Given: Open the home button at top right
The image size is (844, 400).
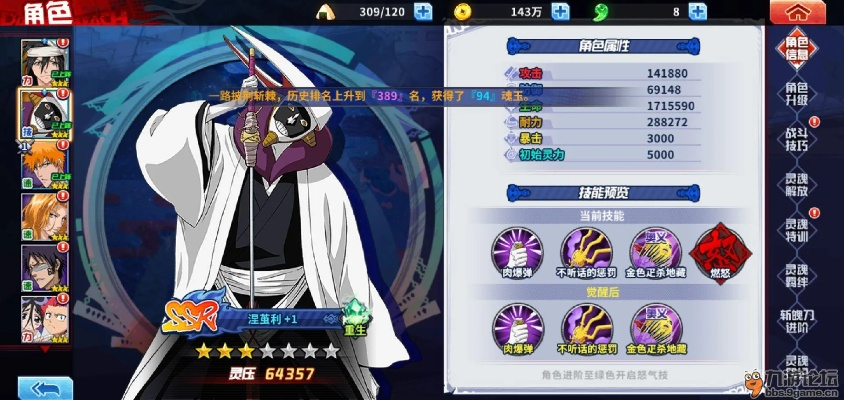Looking at the screenshot, I should (x=797, y=13).
